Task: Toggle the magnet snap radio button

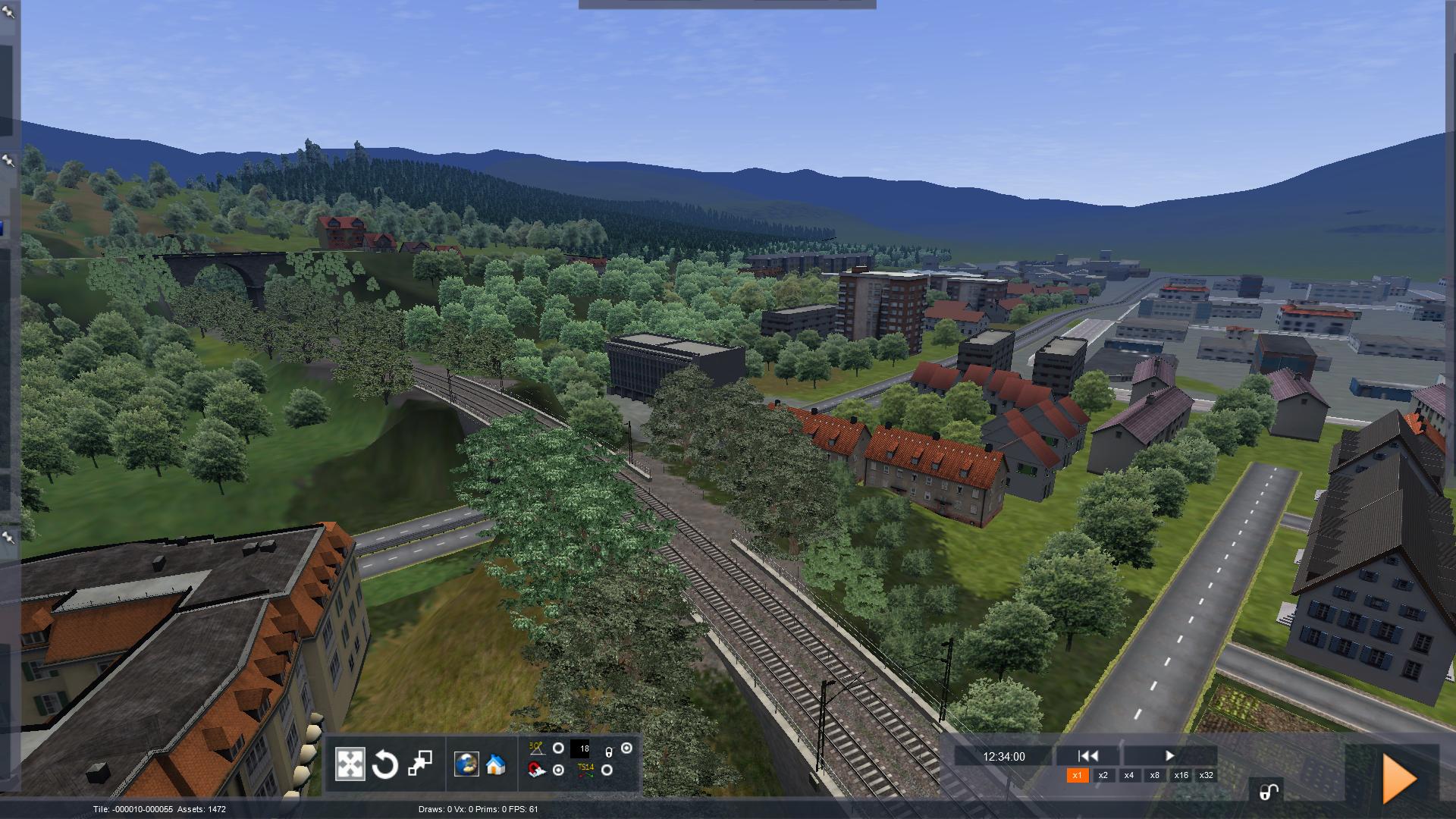Action: coord(558,770)
